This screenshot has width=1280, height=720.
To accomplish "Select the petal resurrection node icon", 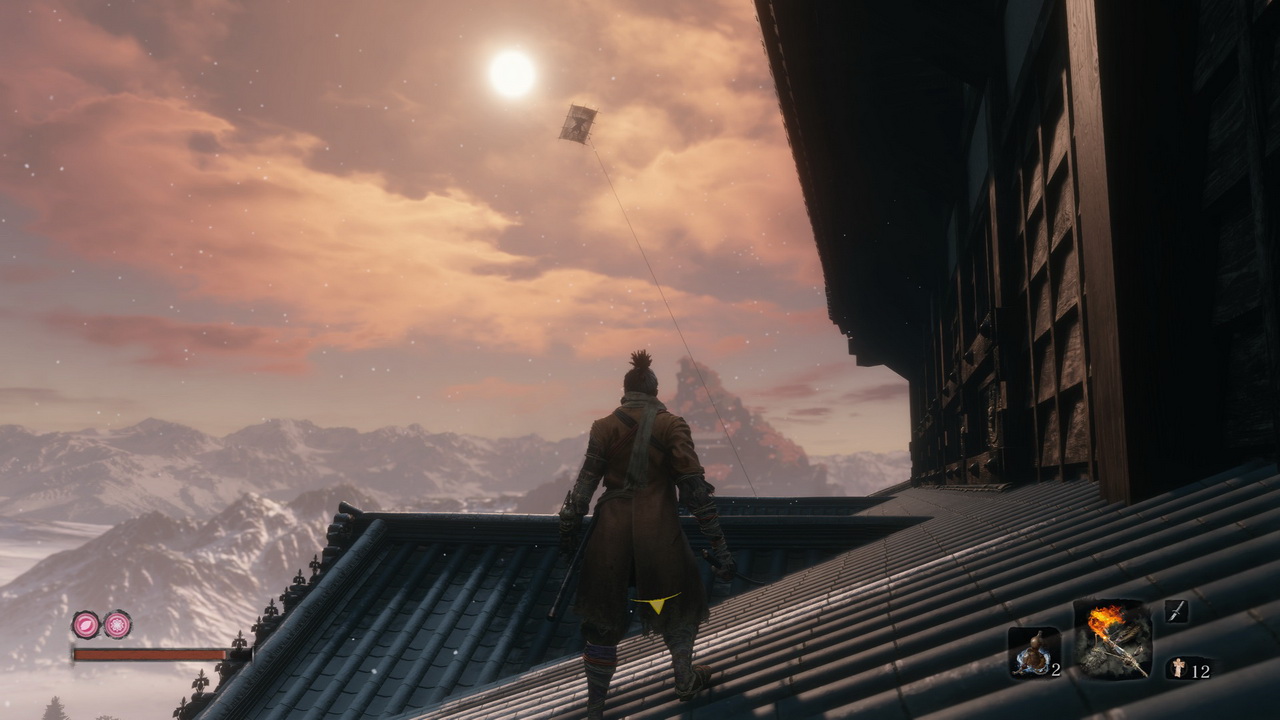I will (85, 625).
